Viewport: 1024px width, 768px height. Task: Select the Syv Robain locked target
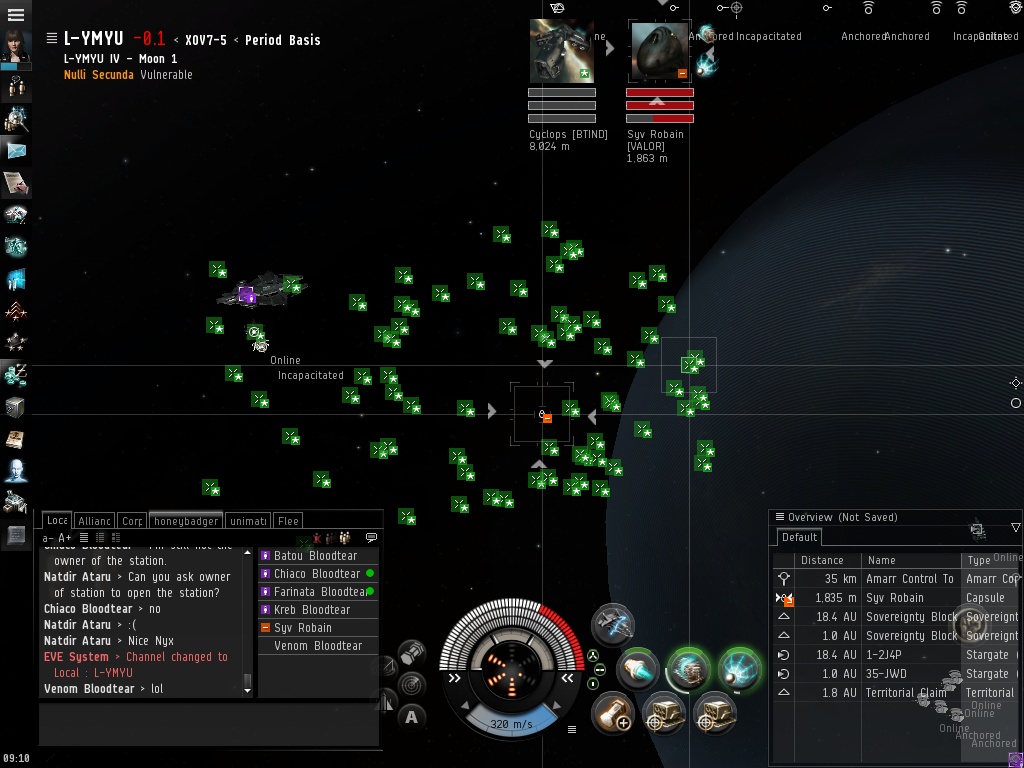point(660,52)
